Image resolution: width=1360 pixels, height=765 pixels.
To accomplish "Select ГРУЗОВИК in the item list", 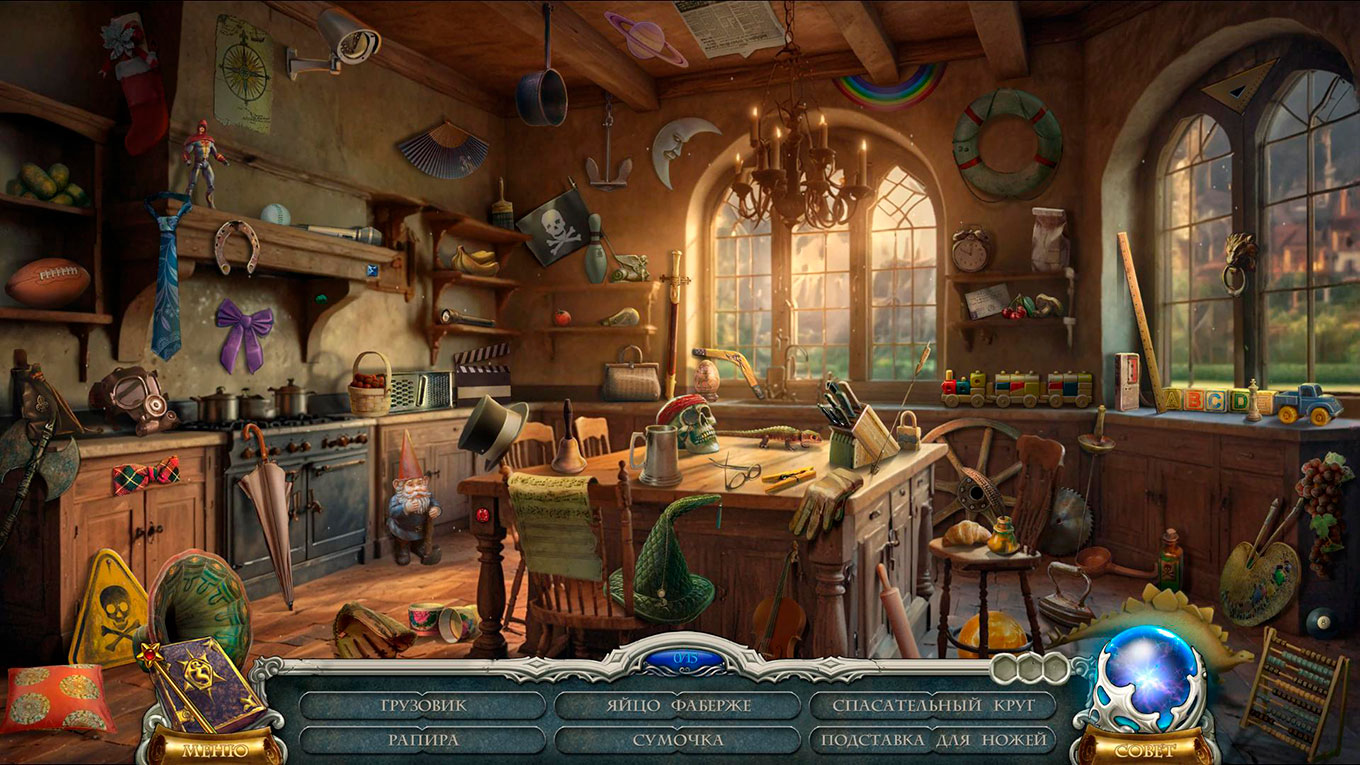I will tap(423, 705).
